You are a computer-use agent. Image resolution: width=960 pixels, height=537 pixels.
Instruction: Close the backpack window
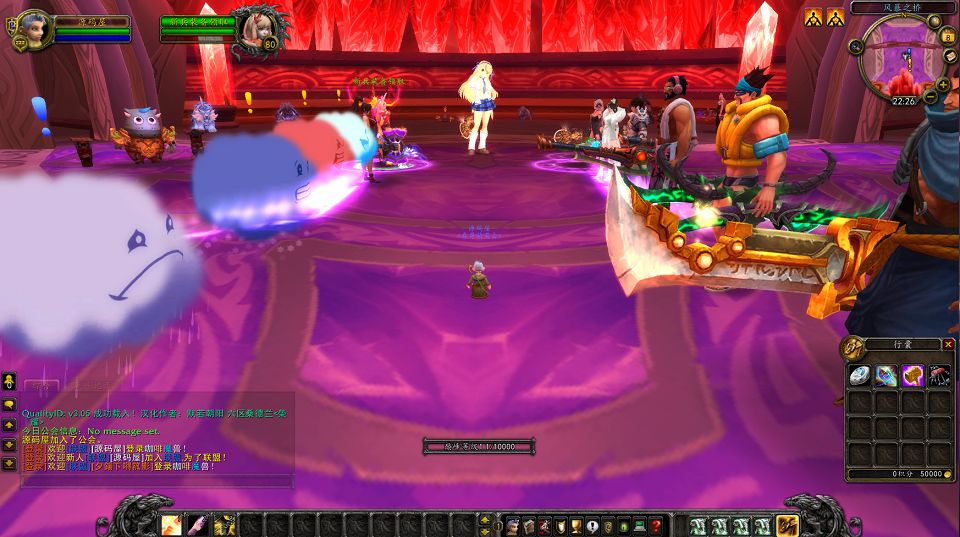click(949, 344)
